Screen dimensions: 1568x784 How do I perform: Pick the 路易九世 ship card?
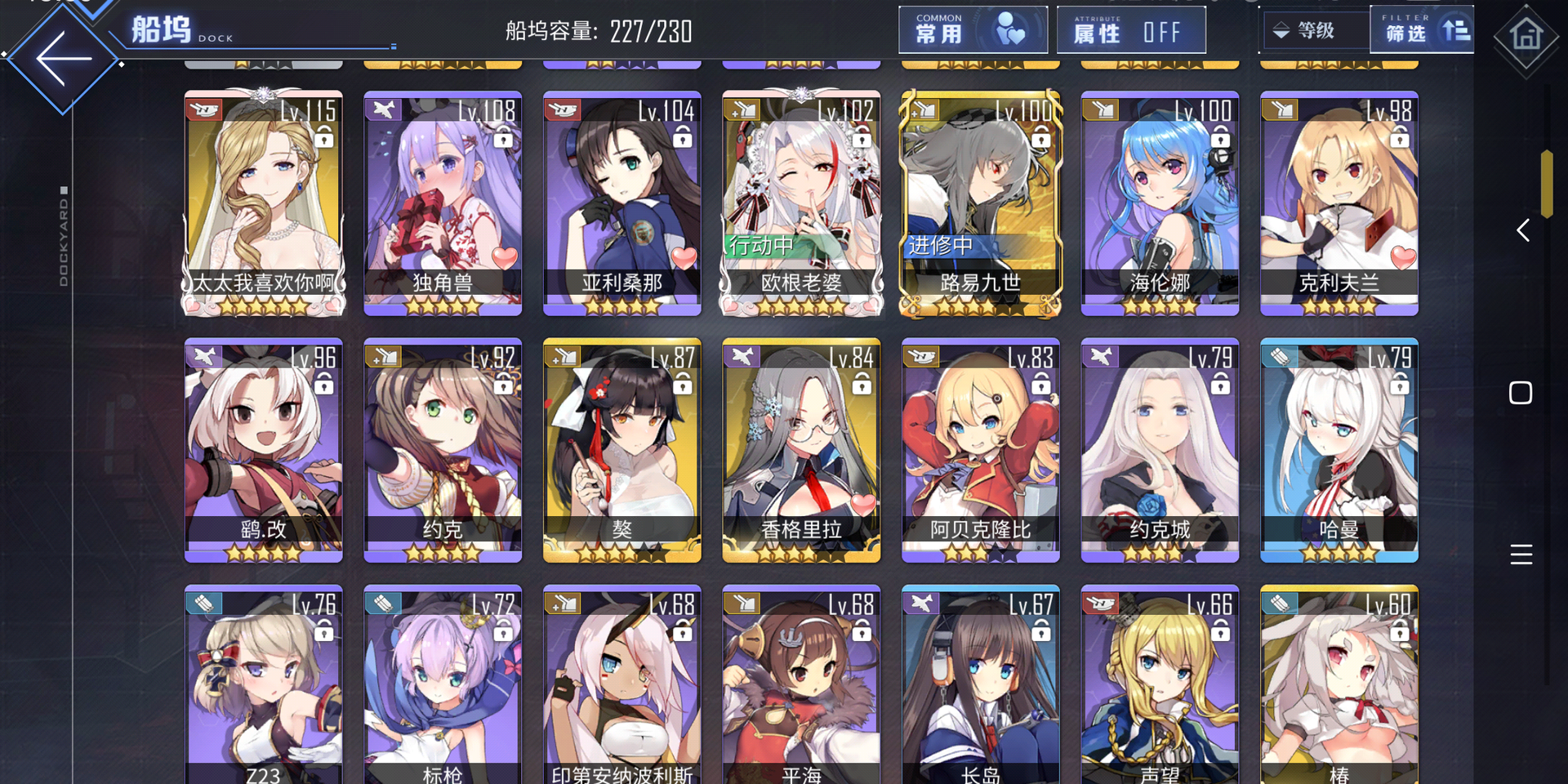click(981, 203)
